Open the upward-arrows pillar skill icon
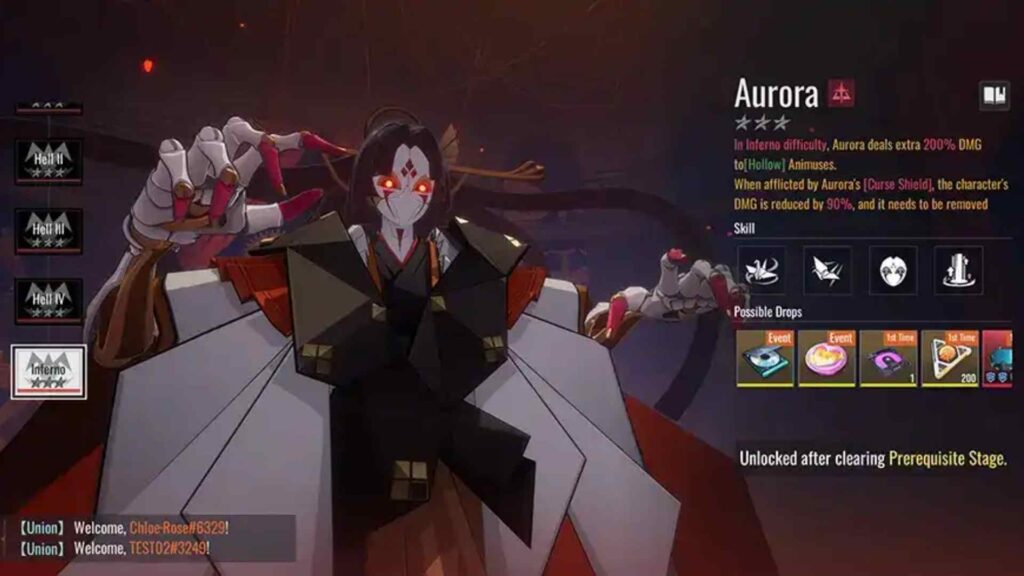Viewport: 1024px width, 576px height. point(958,269)
